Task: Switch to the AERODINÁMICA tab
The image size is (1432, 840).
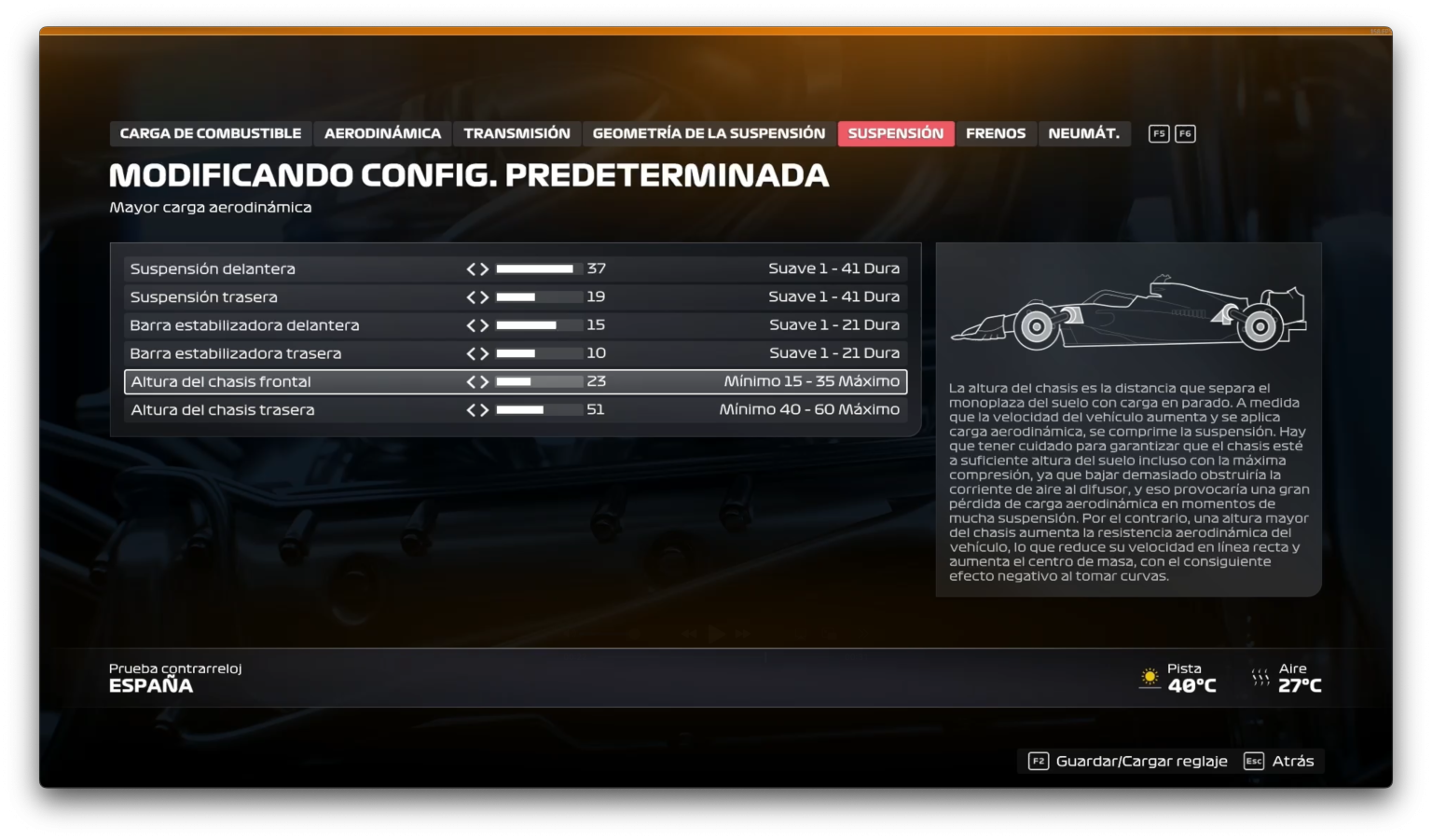Action: click(x=381, y=133)
